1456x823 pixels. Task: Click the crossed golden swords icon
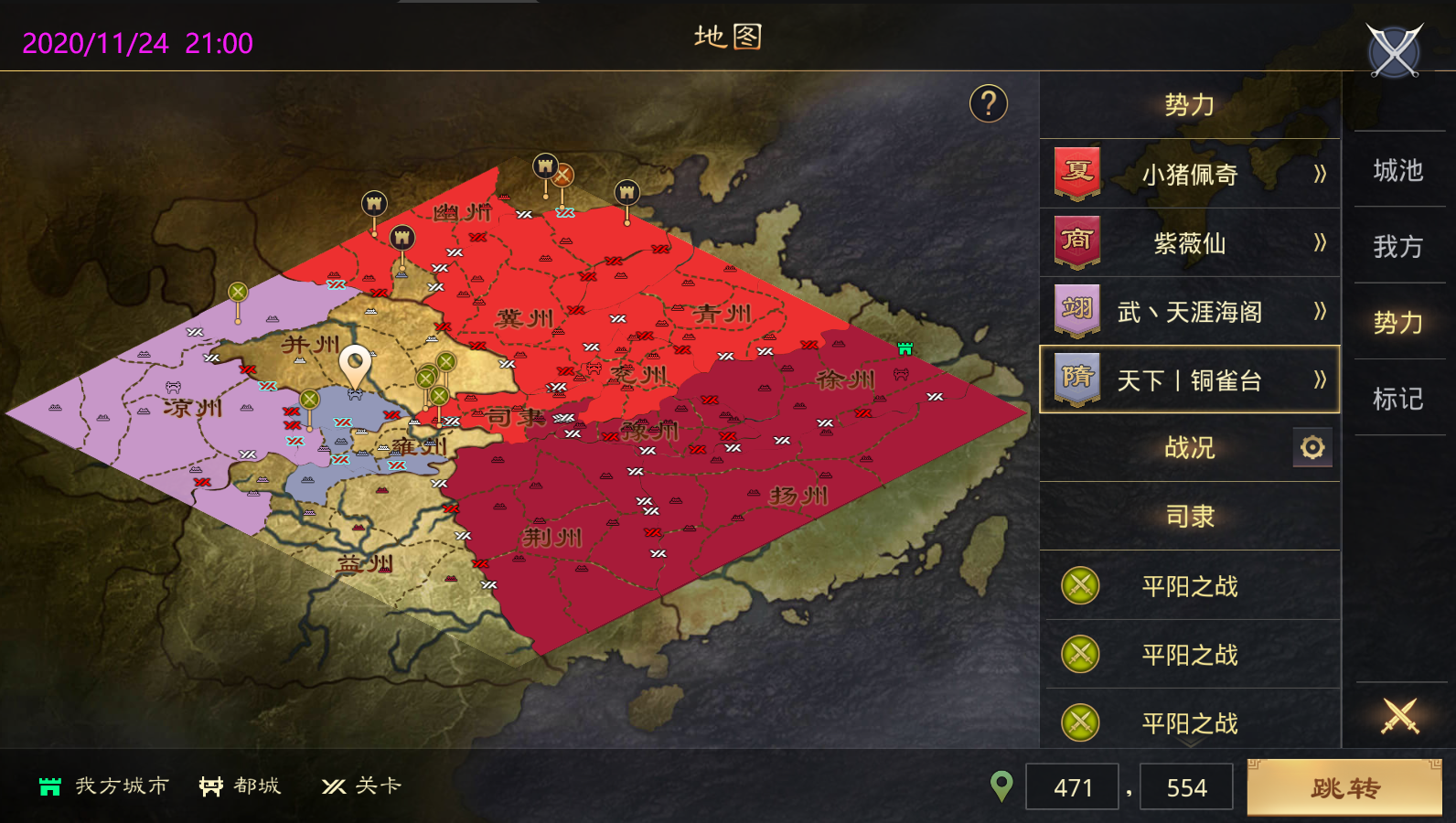1399,716
